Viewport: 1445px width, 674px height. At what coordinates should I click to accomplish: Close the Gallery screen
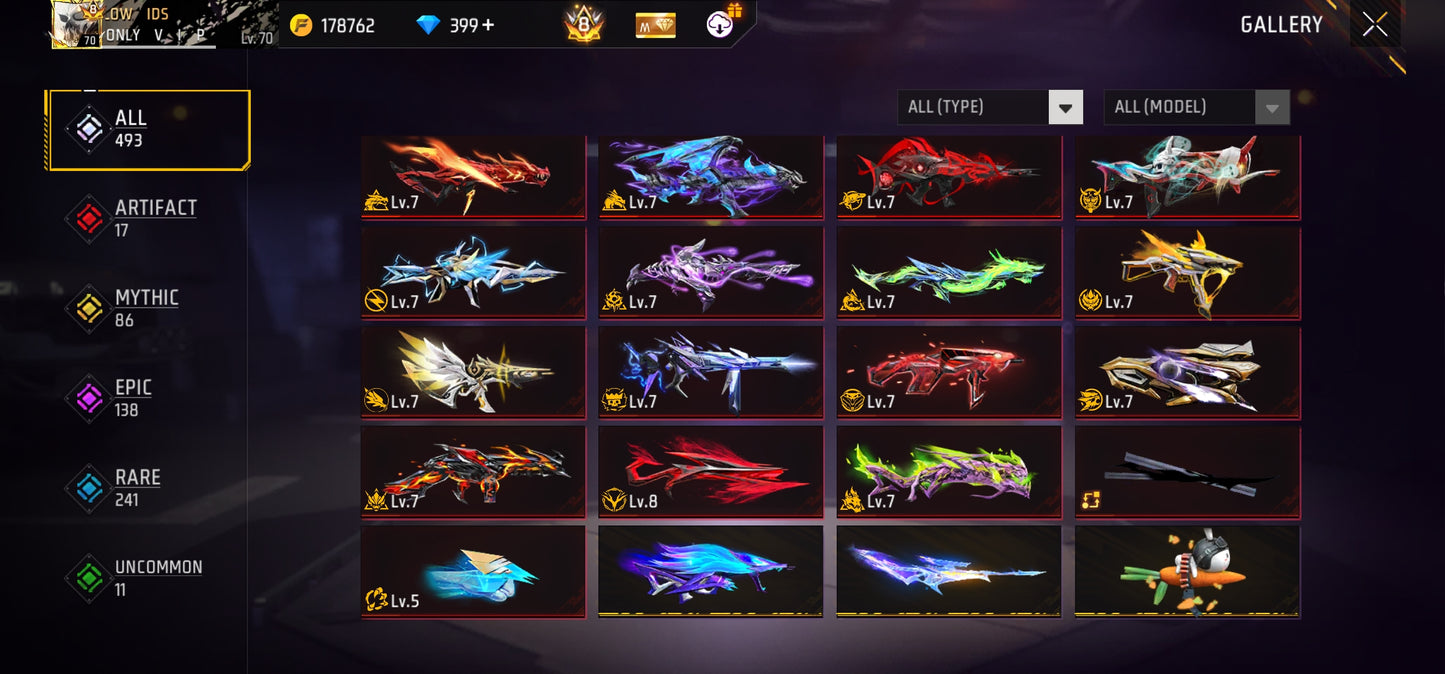click(x=1375, y=24)
